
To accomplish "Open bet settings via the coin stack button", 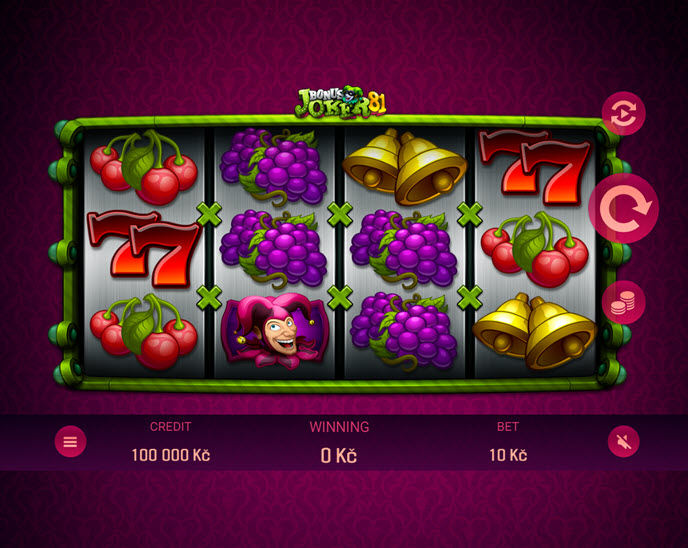I will coord(623,303).
